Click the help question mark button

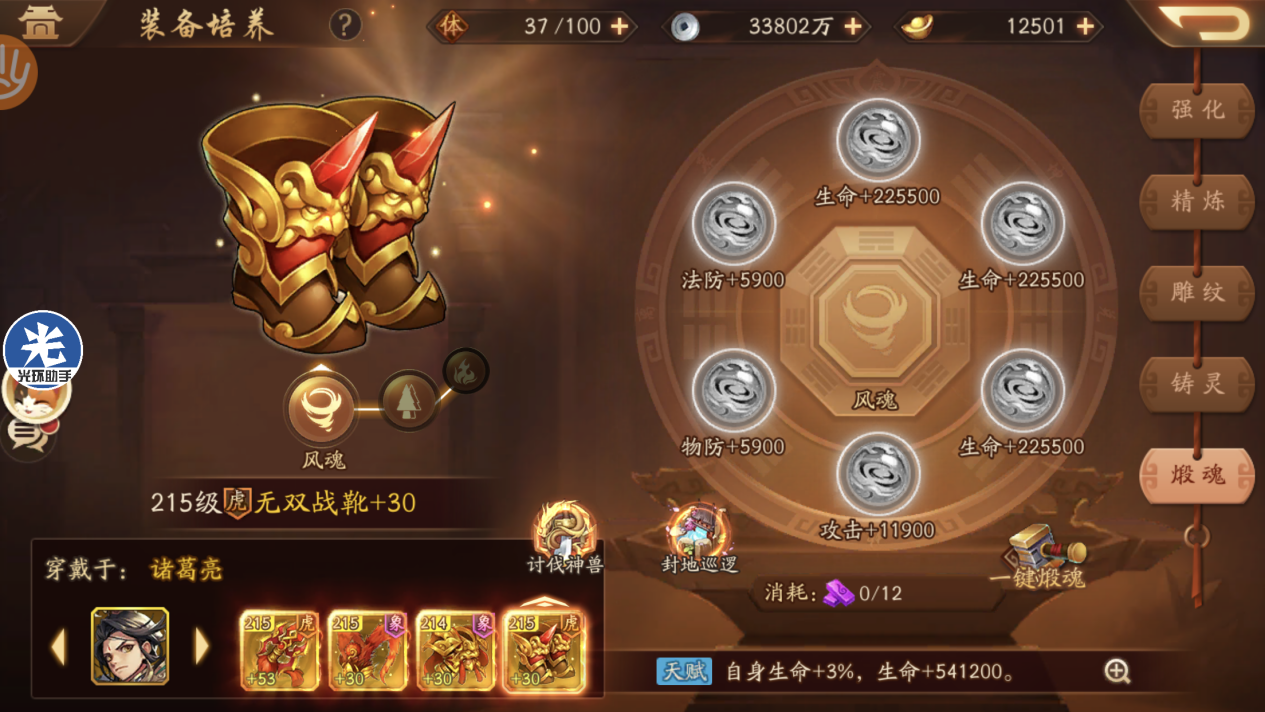coord(345,25)
